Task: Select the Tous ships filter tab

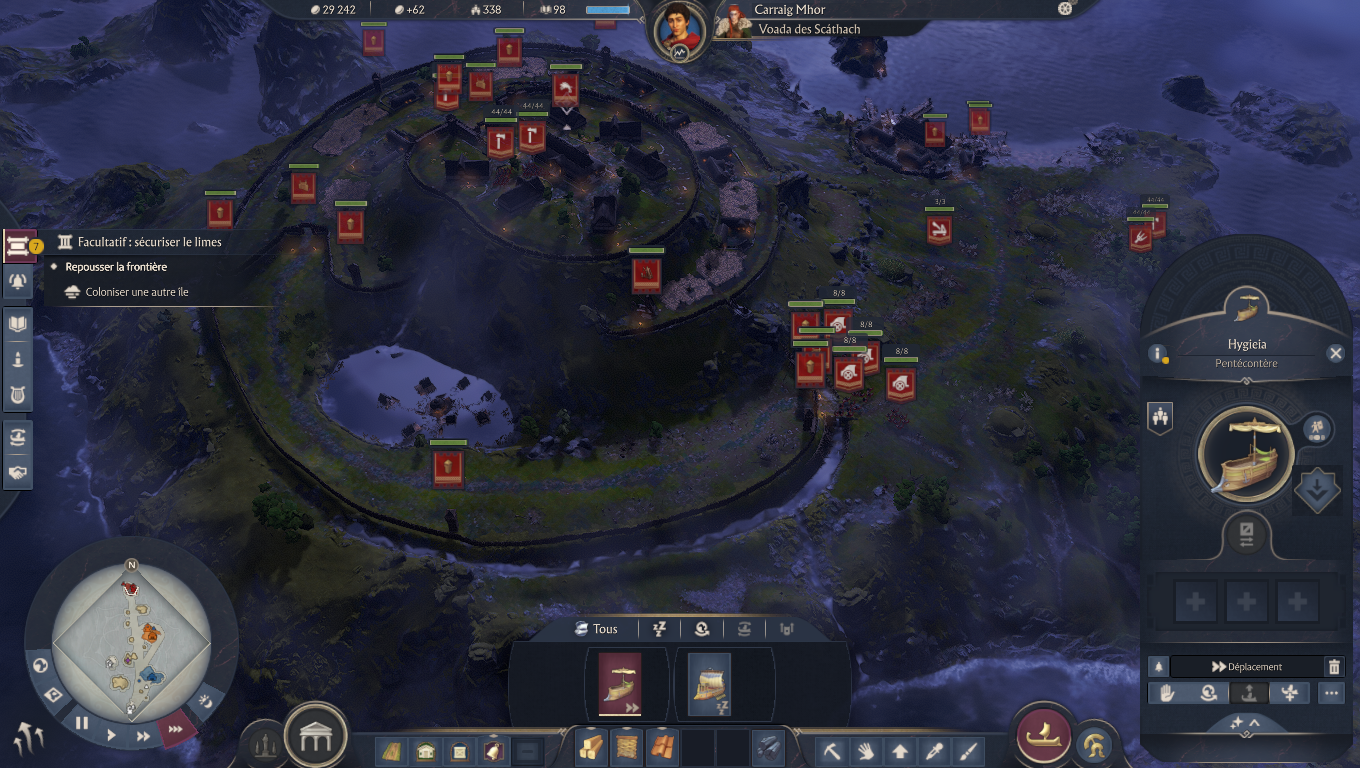Action: (596, 629)
